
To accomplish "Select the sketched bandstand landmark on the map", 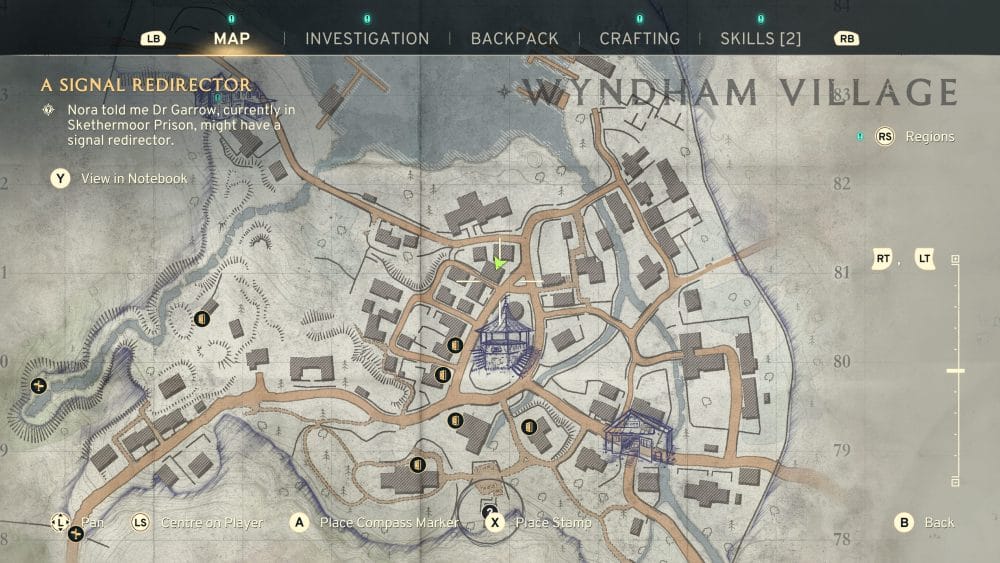I will 505,336.
